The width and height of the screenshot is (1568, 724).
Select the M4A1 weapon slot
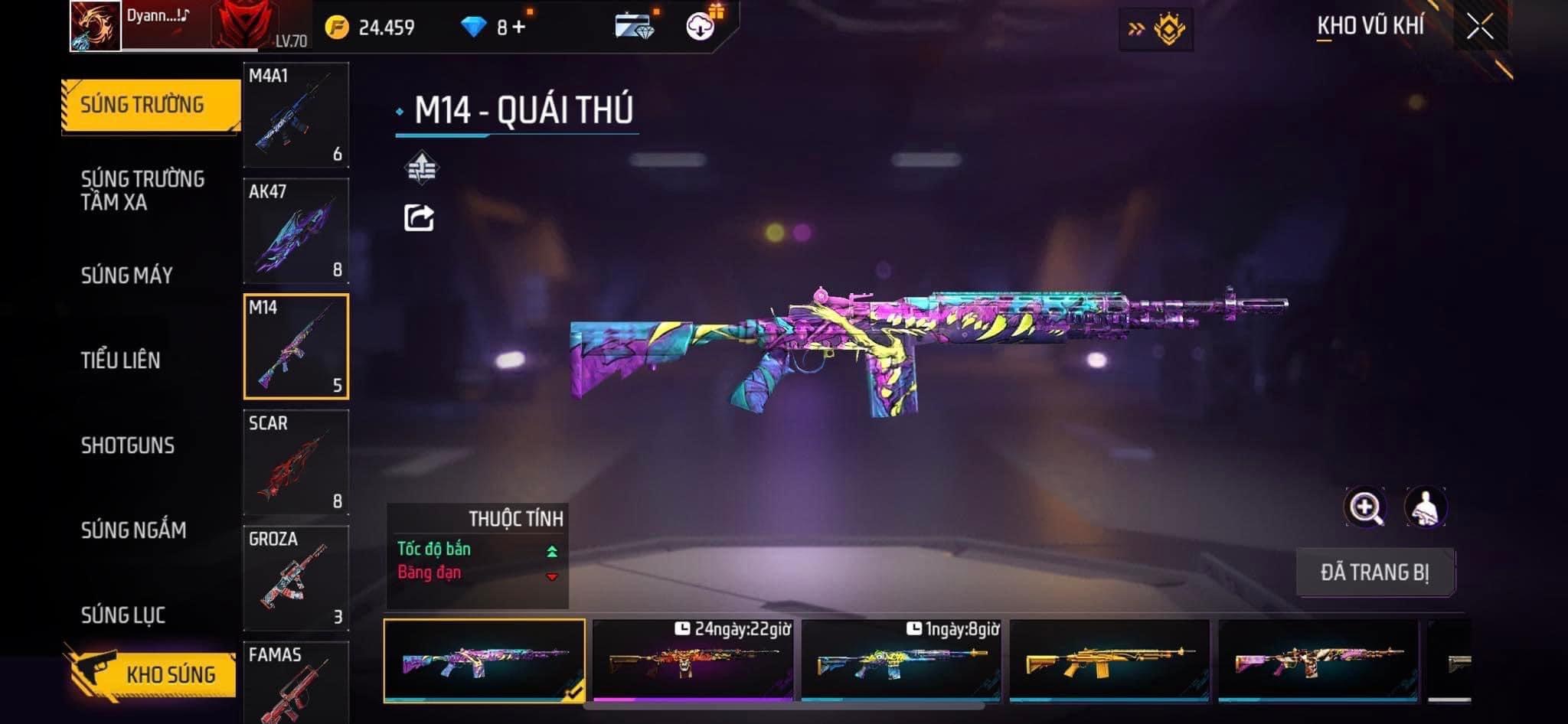point(296,115)
